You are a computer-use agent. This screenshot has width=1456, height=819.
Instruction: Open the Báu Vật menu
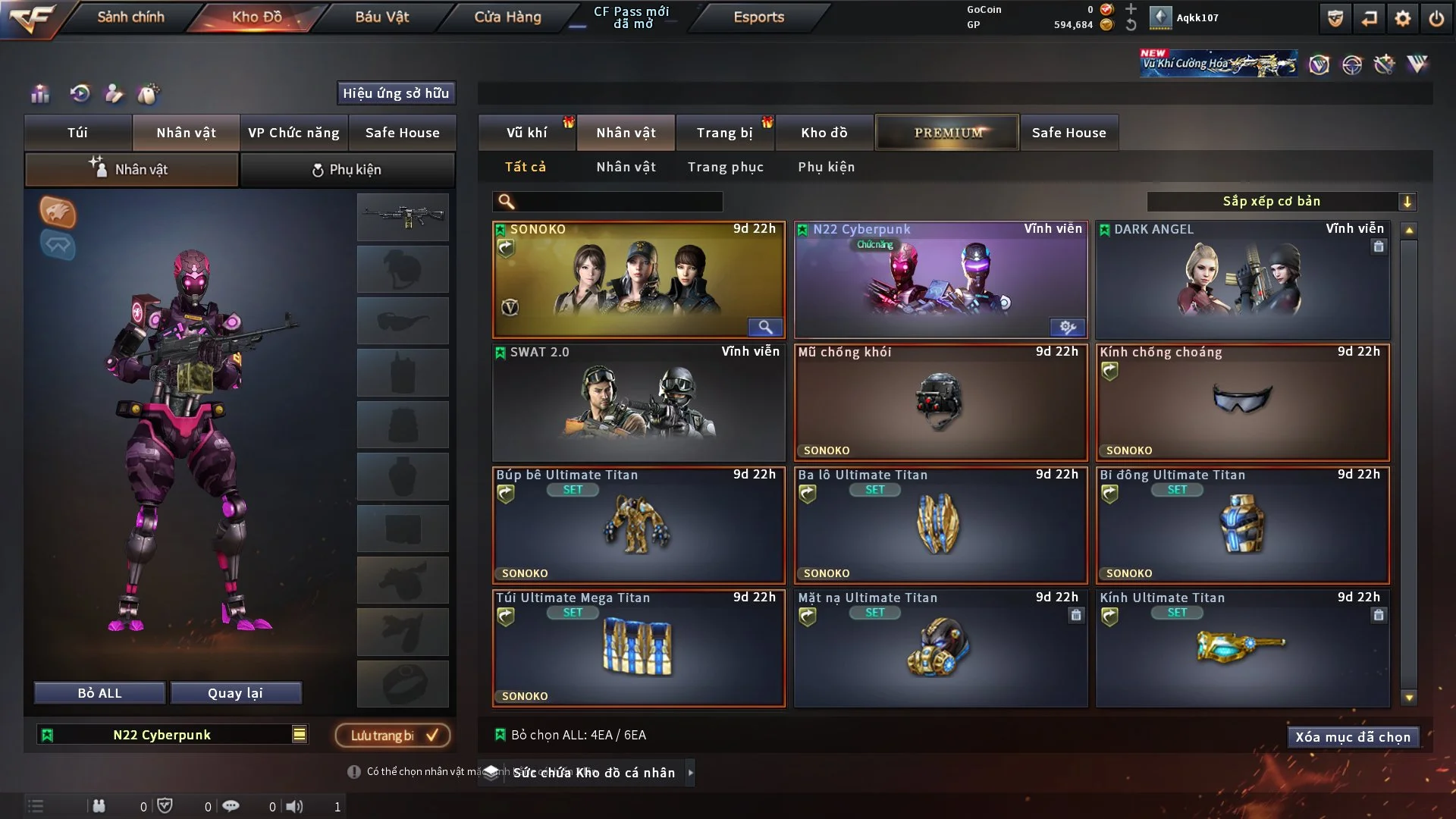381,17
